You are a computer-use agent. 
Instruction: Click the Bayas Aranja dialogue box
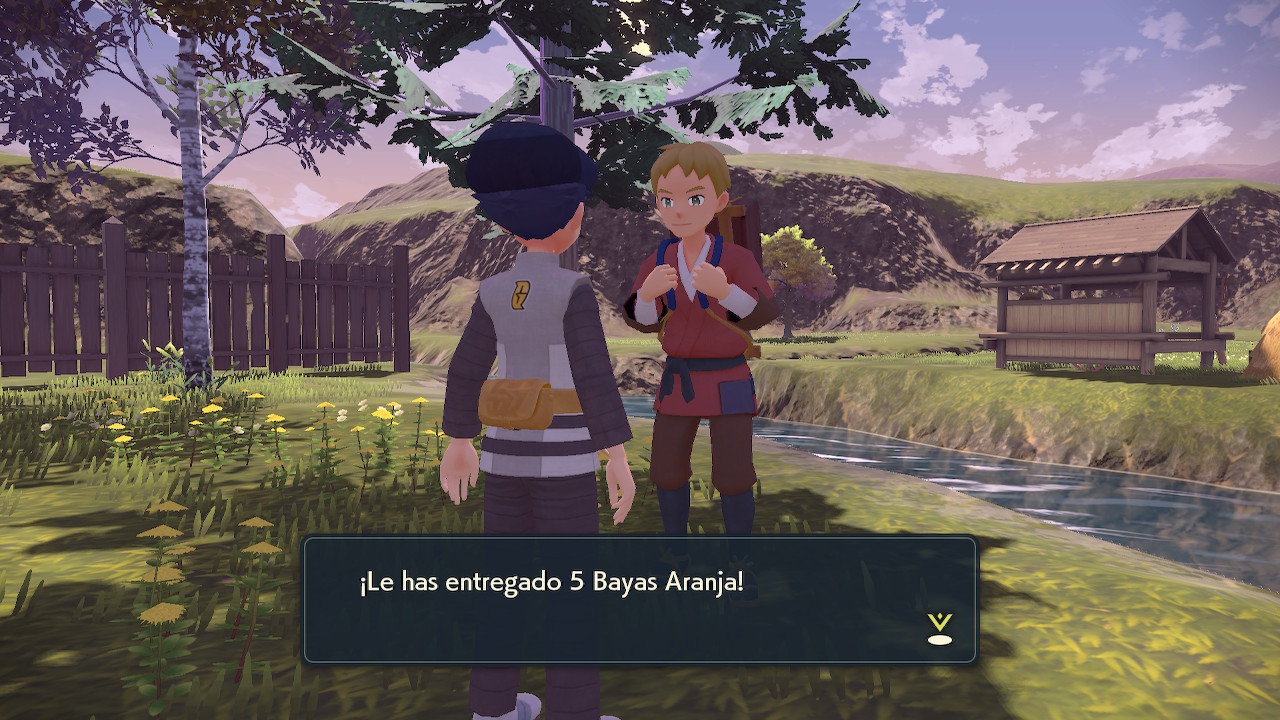pyautogui.click(x=639, y=600)
